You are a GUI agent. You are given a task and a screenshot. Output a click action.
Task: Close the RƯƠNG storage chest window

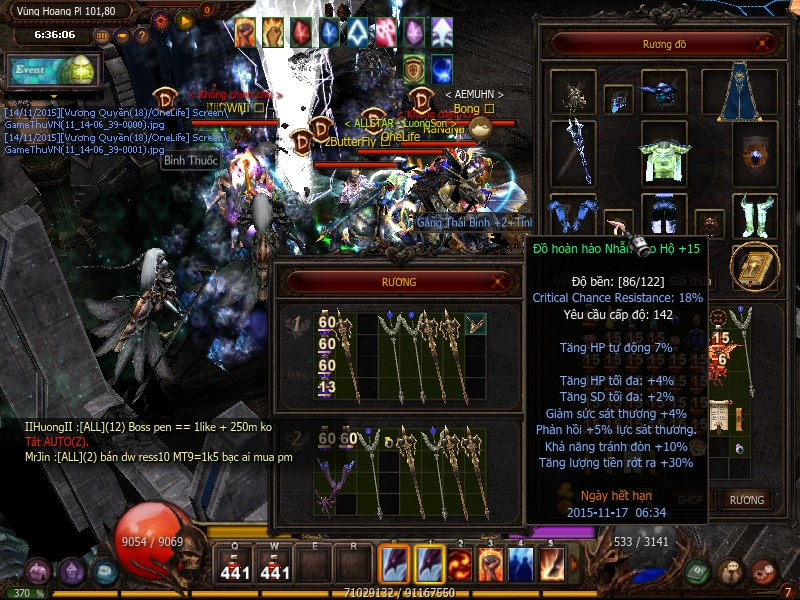tap(499, 283)
